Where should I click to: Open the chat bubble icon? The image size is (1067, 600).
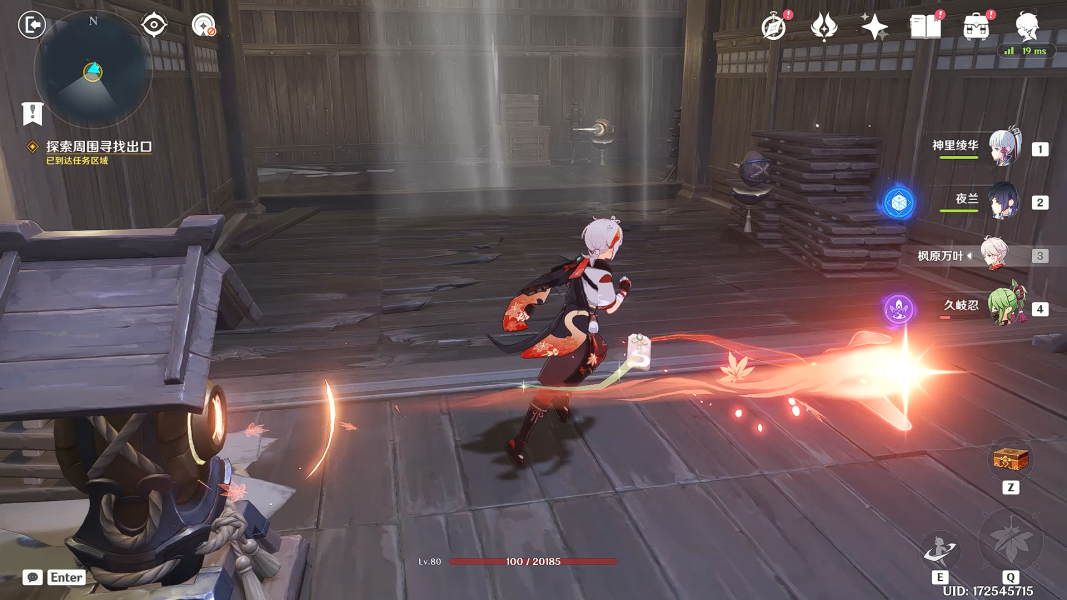coord(33,577)
